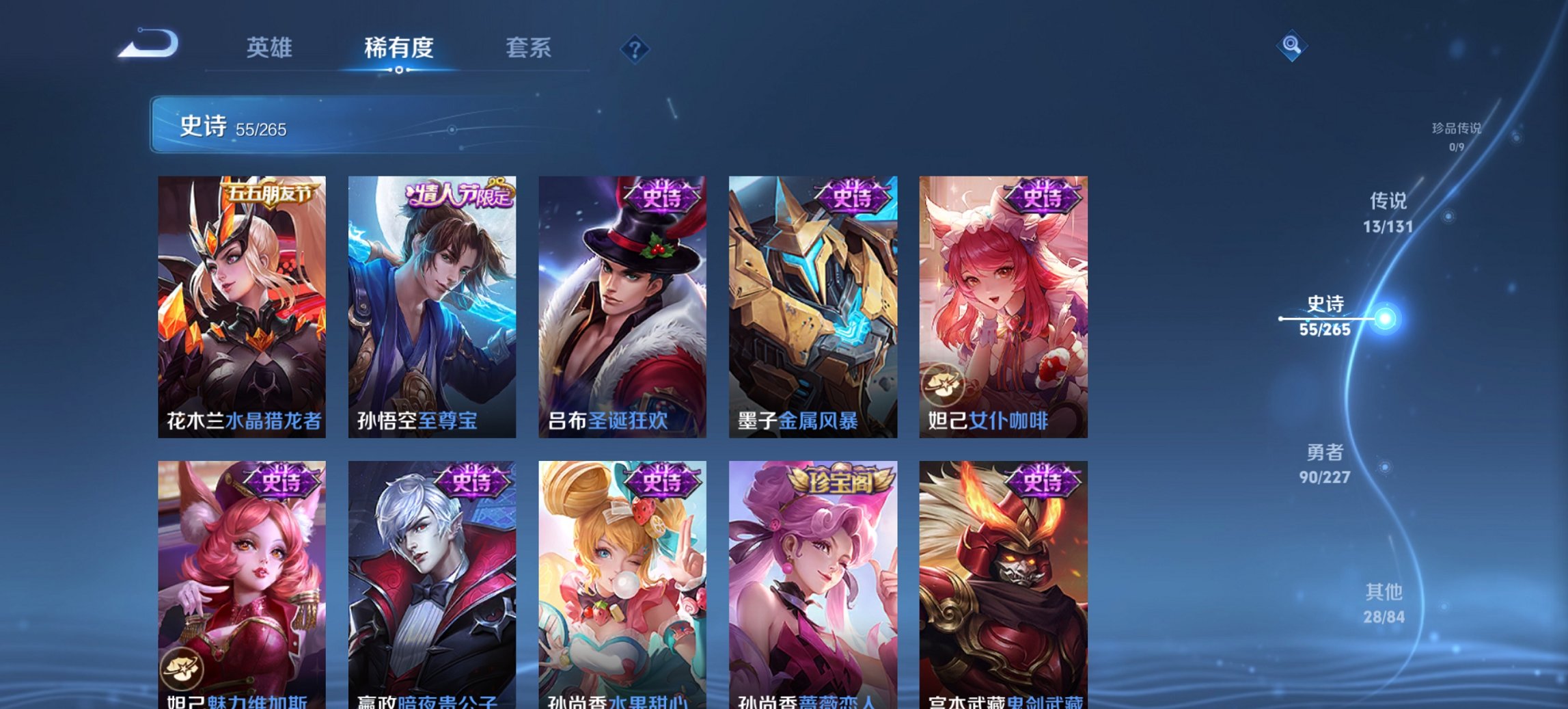1568x709 pixels.
Task: Select the 稀有度 tab
Action: (x=399, y=48)
